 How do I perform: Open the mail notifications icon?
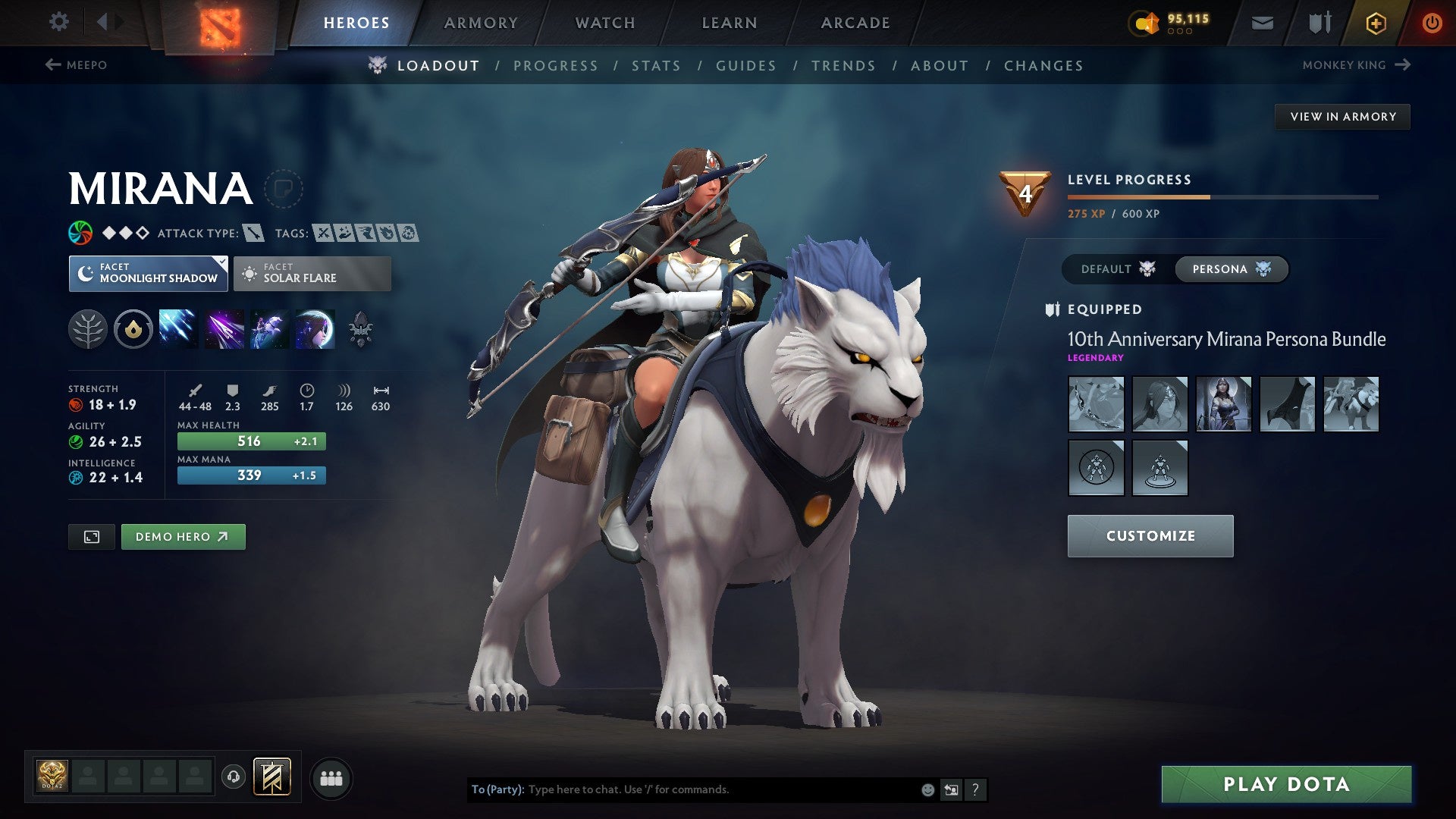[1263, 22]
